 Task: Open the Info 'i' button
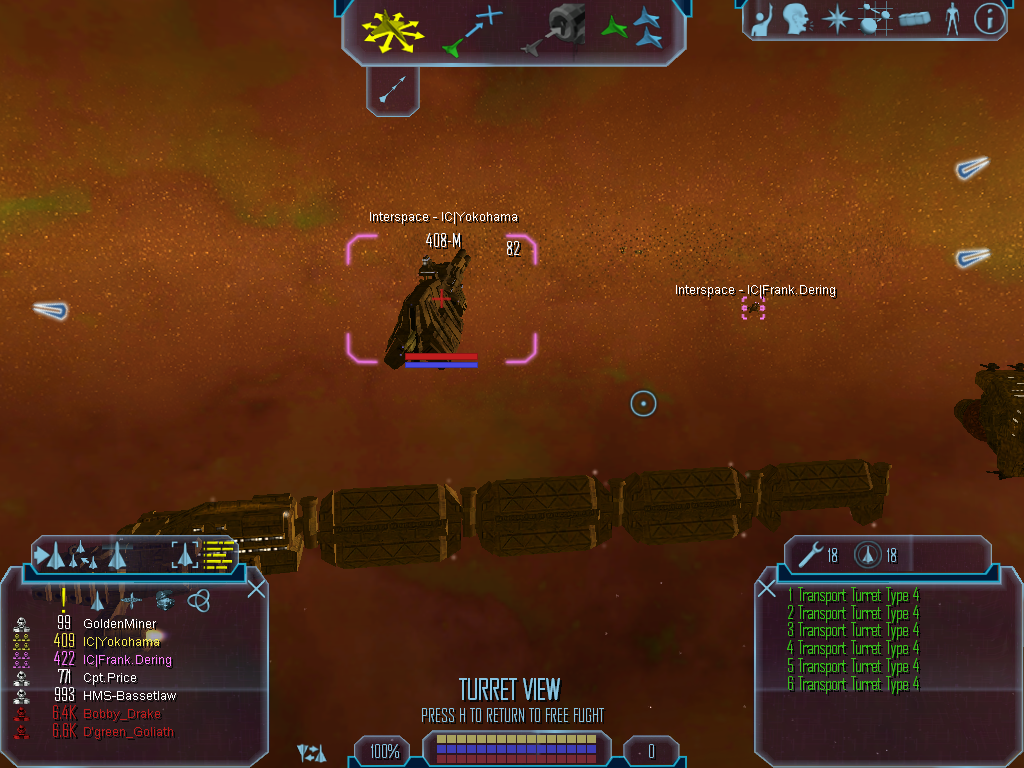point(988,19)
